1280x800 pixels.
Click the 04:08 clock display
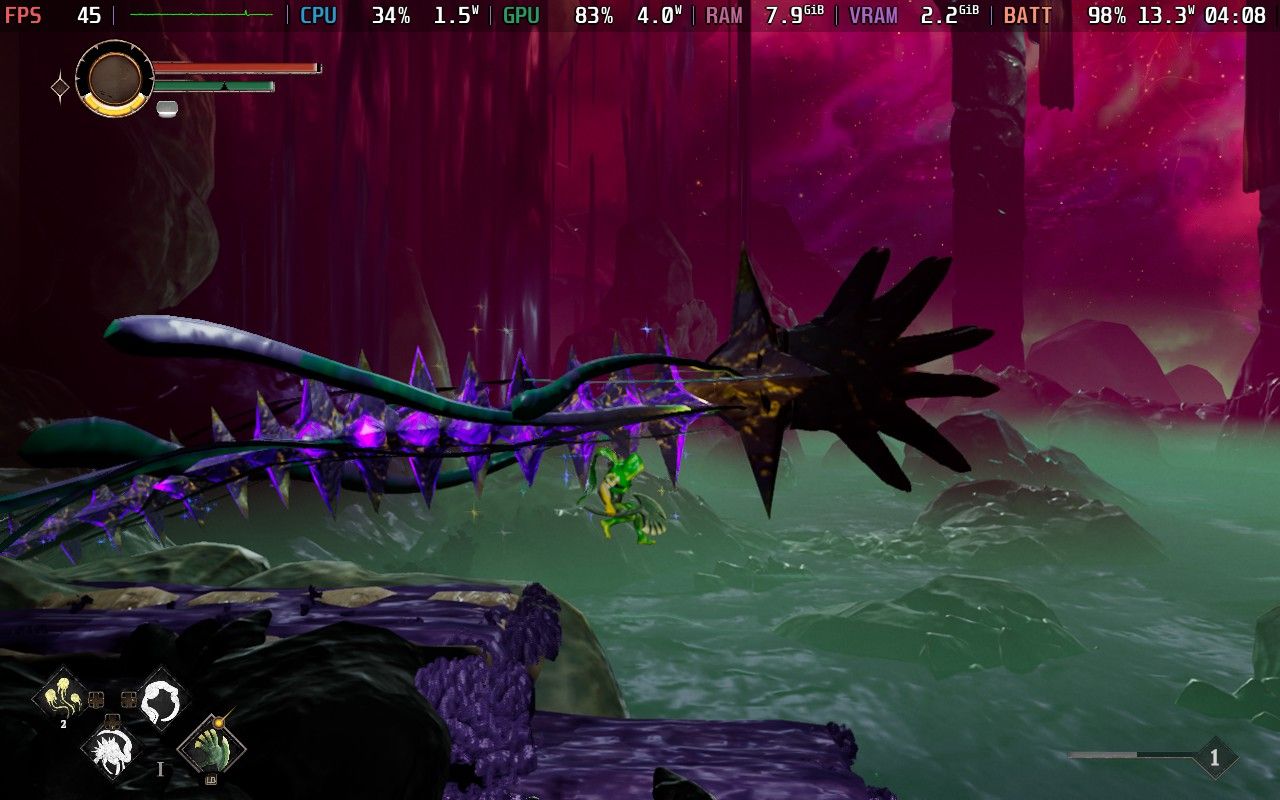(1234, 15)
